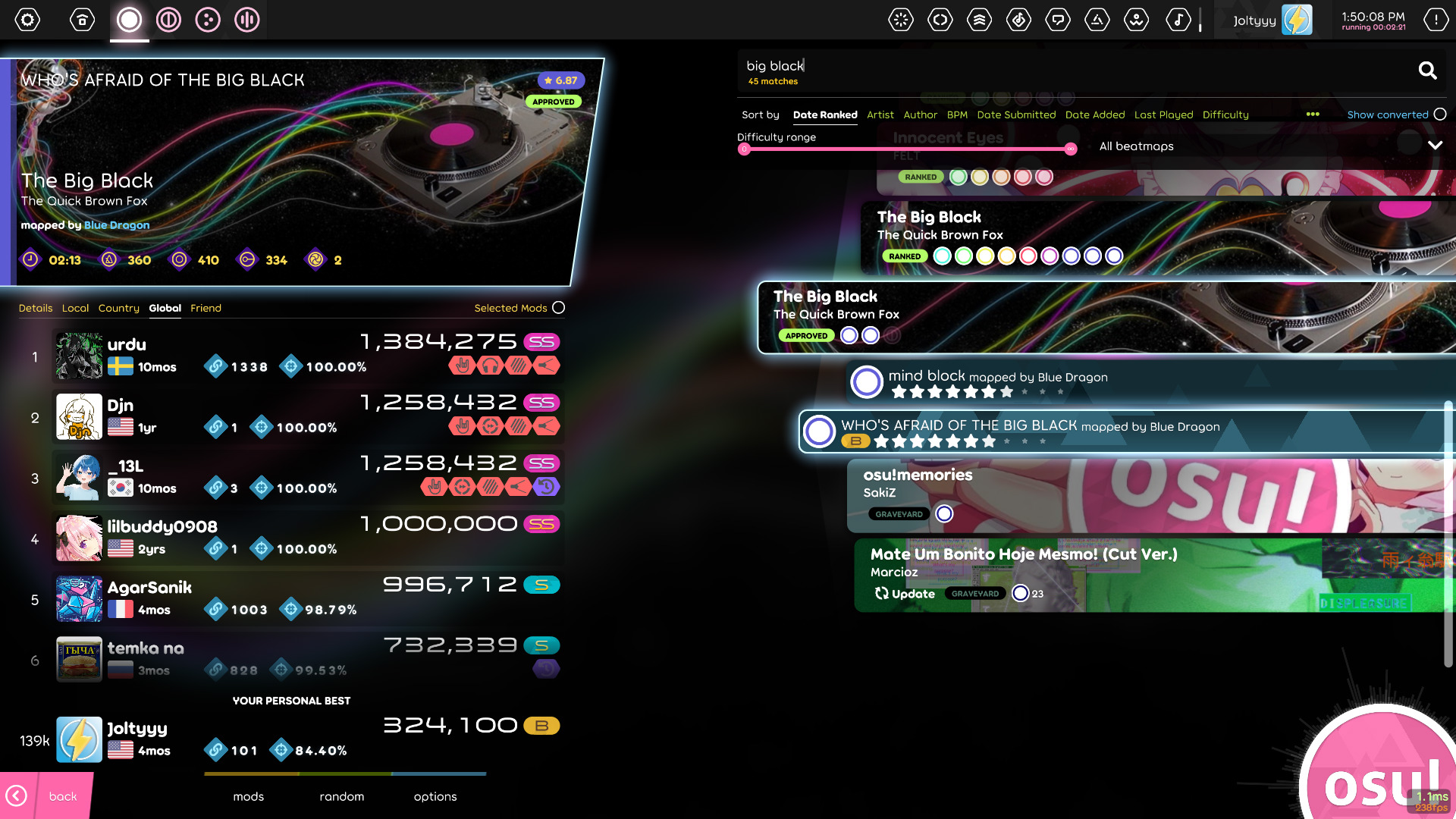
Task: Switch to the osu!catch ruleset icon
Action: 208,20
